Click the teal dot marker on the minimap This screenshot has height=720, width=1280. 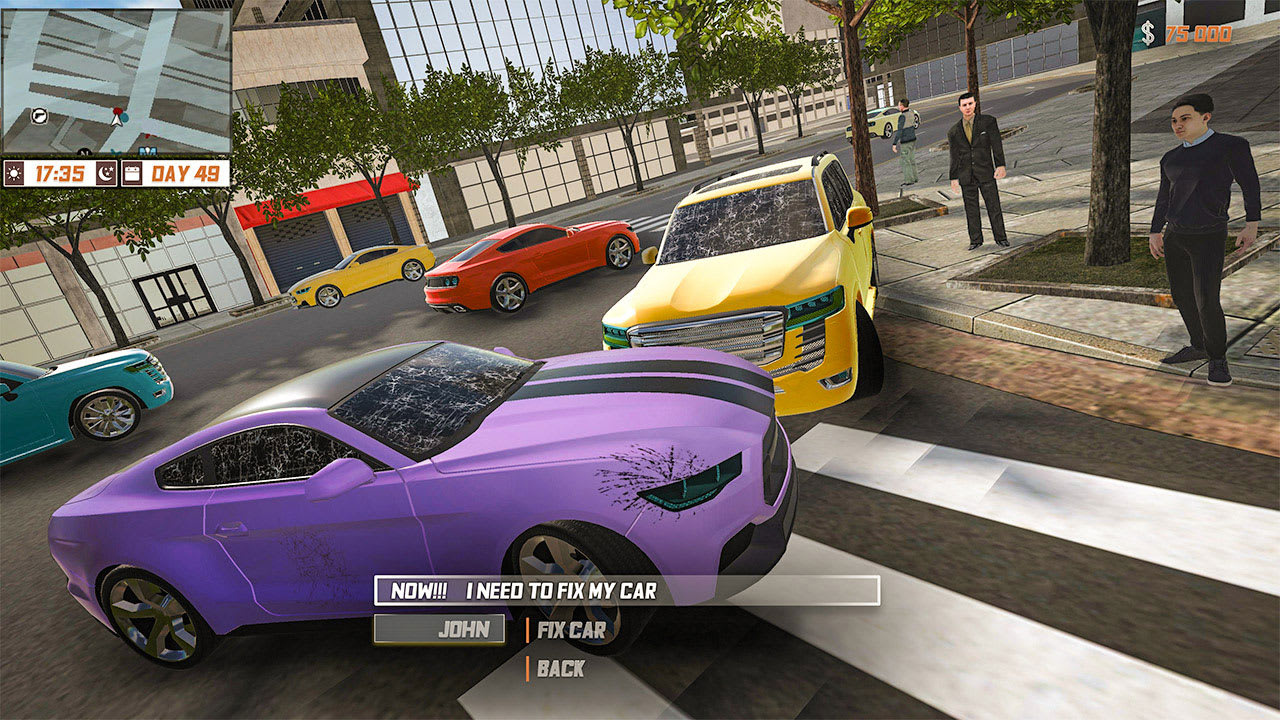click(x=124, y=117)
